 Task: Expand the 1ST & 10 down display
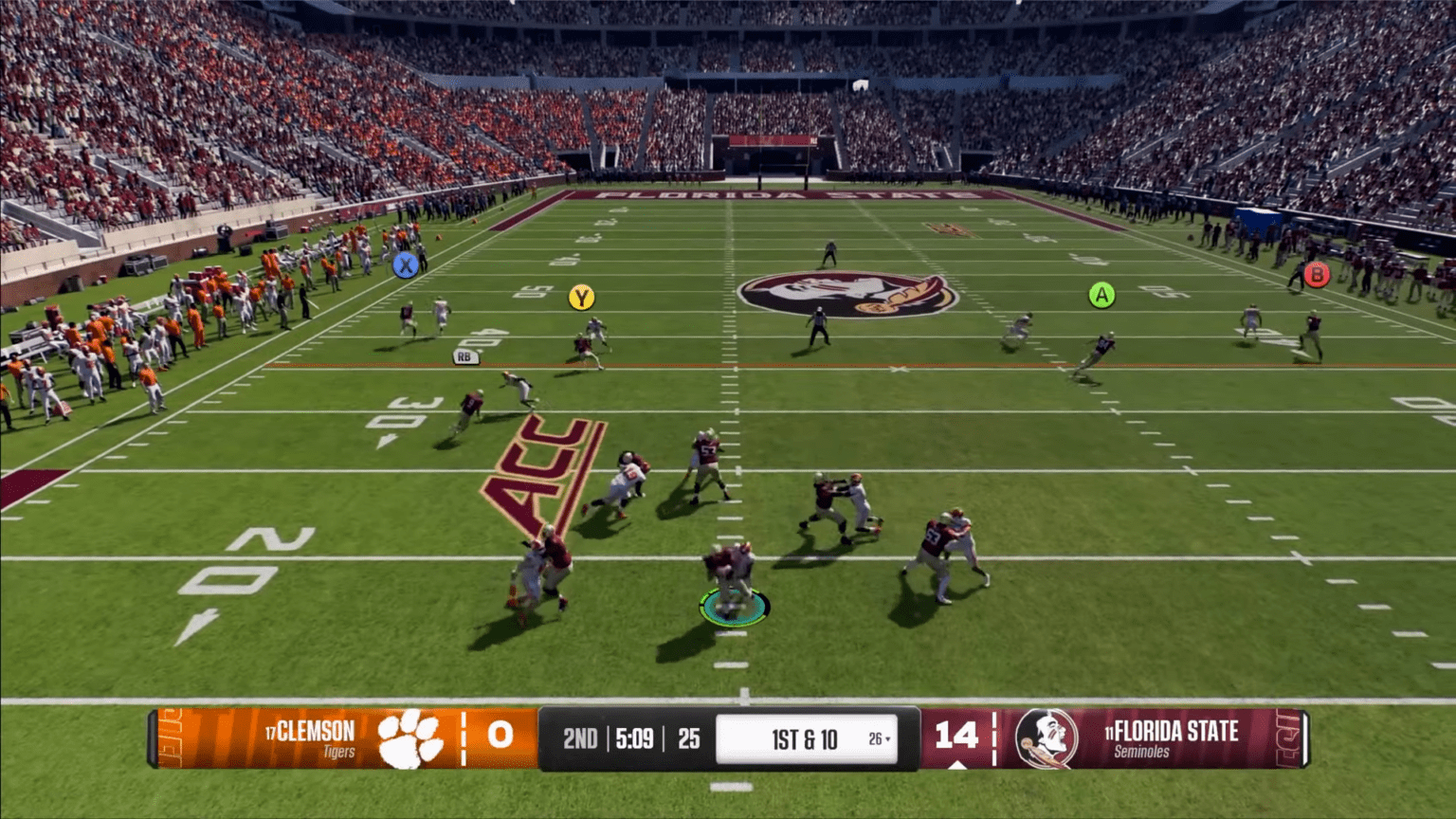(806, 737)
